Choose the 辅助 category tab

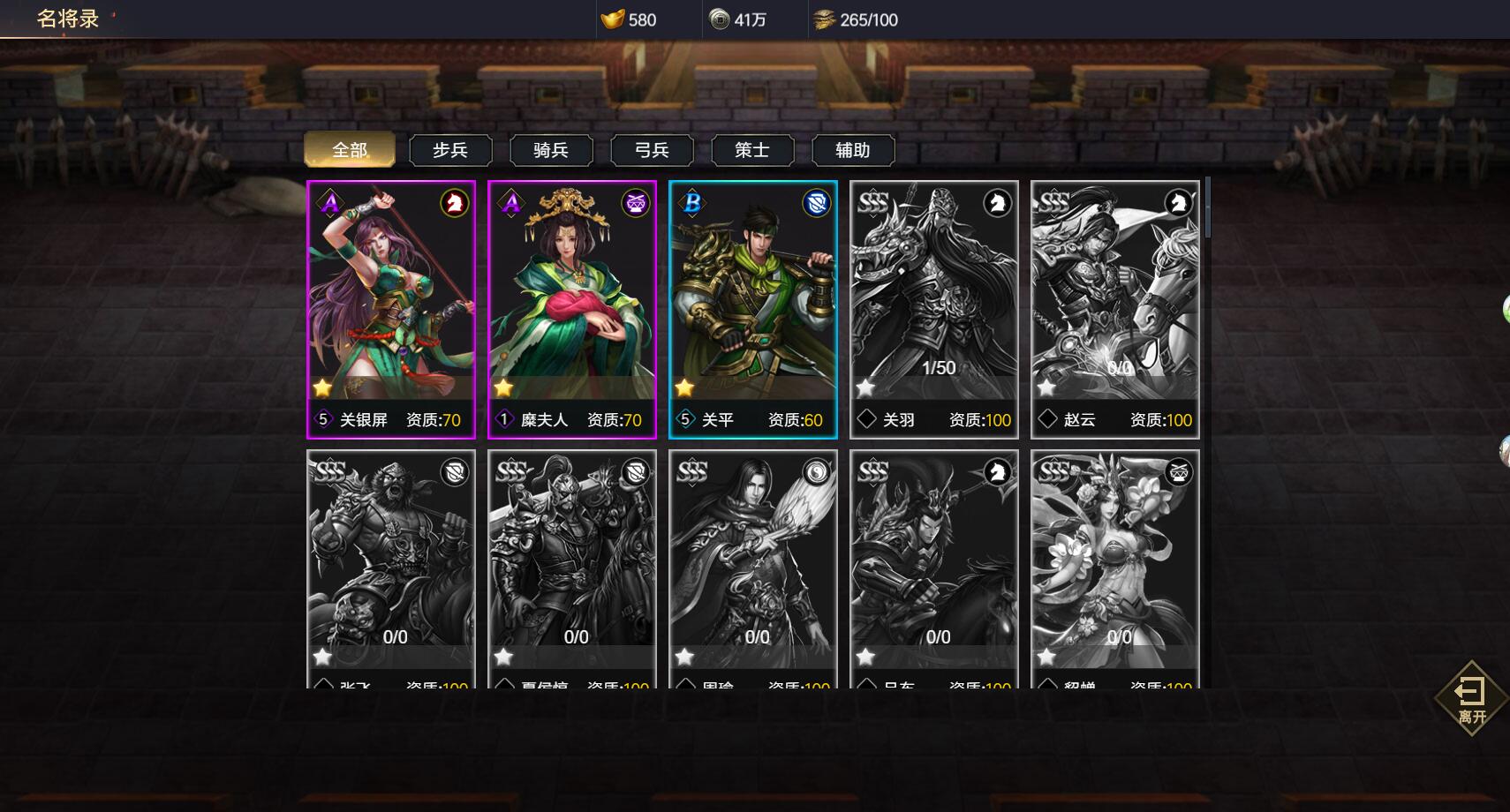click(x=853, y=150)
